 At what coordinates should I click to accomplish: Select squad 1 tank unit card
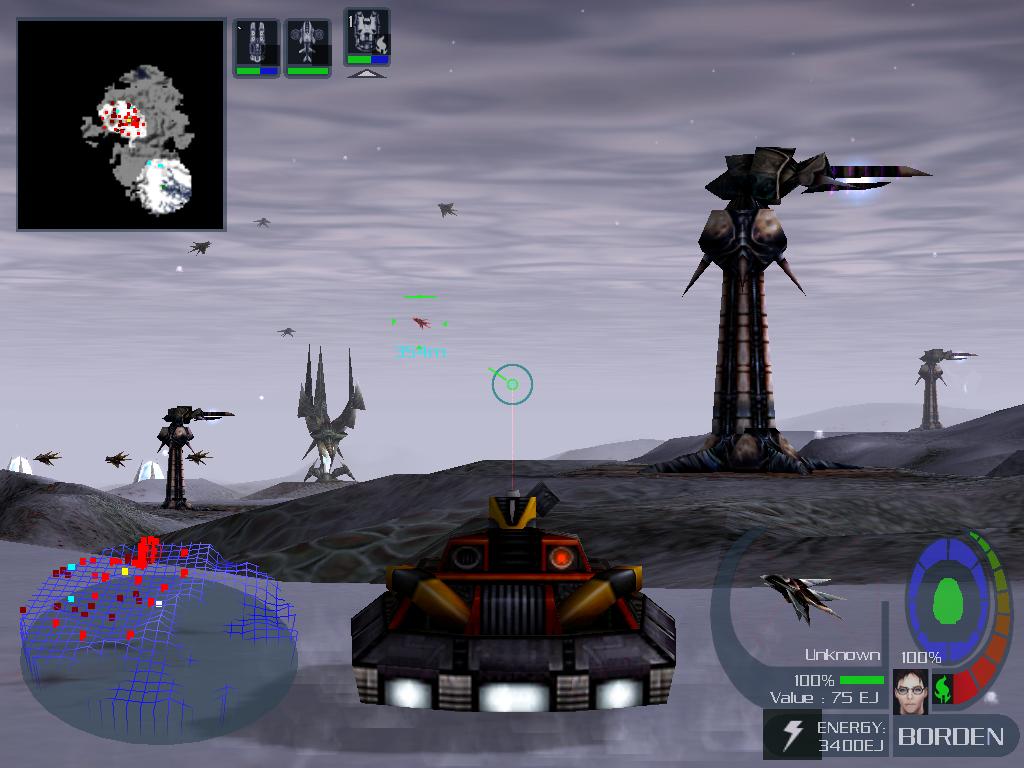point(367,36)
